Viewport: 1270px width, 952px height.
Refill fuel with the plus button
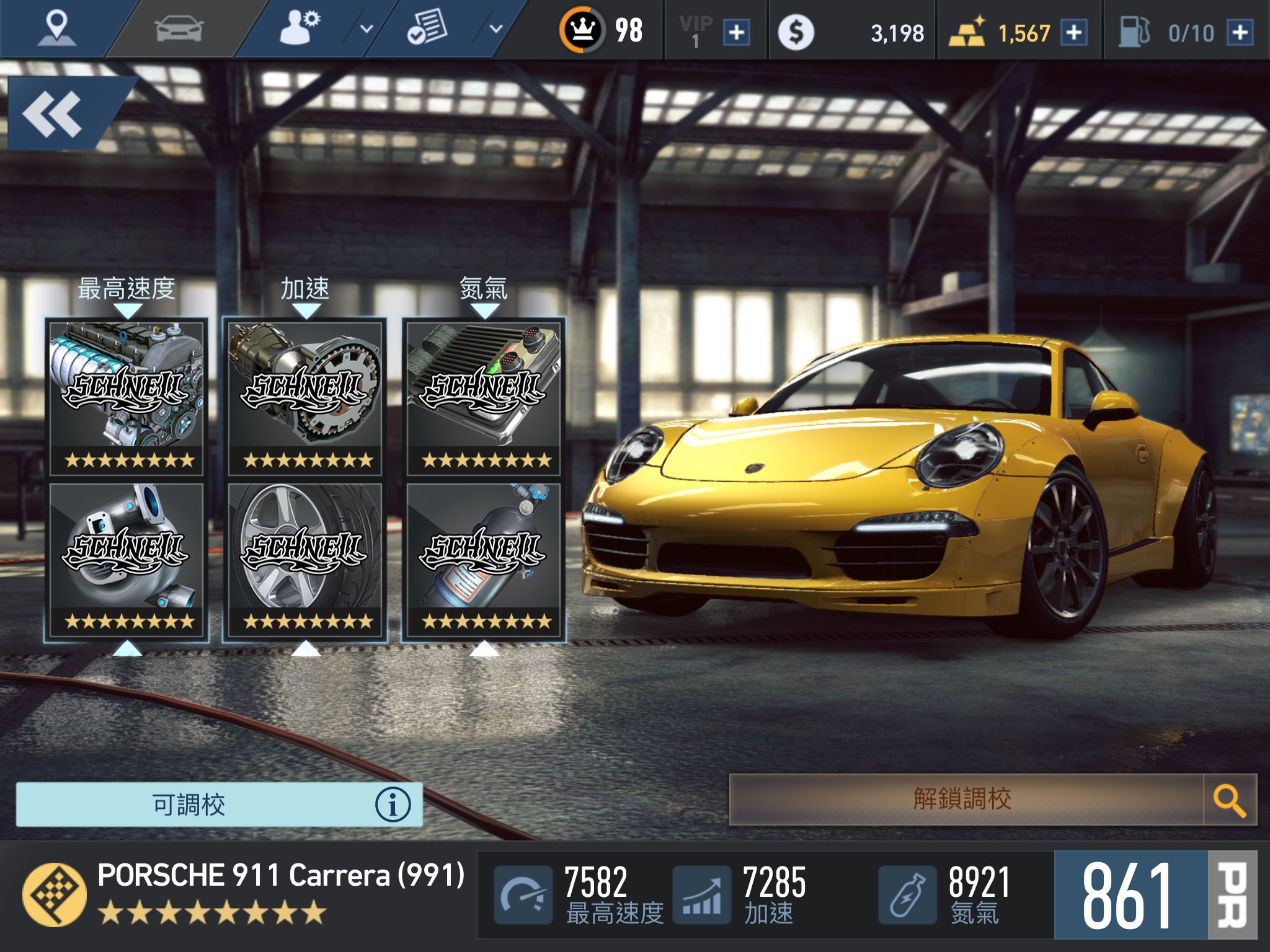click(1240, 32)
